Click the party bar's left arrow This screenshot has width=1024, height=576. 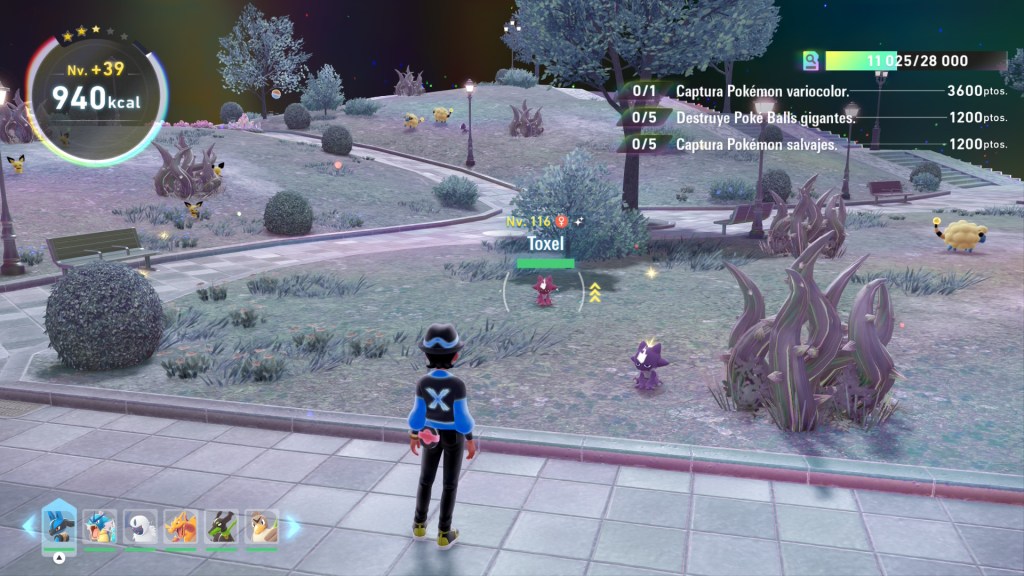(29, 526)
